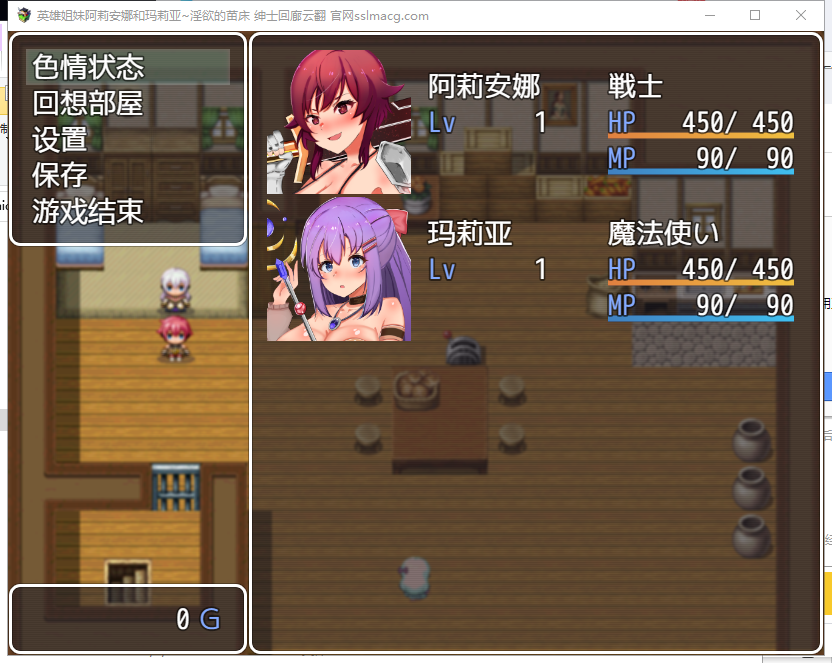Select 游戏结束 to end the game
The width and height of the screenshot is (832, 663).
(x=88, y=211)
